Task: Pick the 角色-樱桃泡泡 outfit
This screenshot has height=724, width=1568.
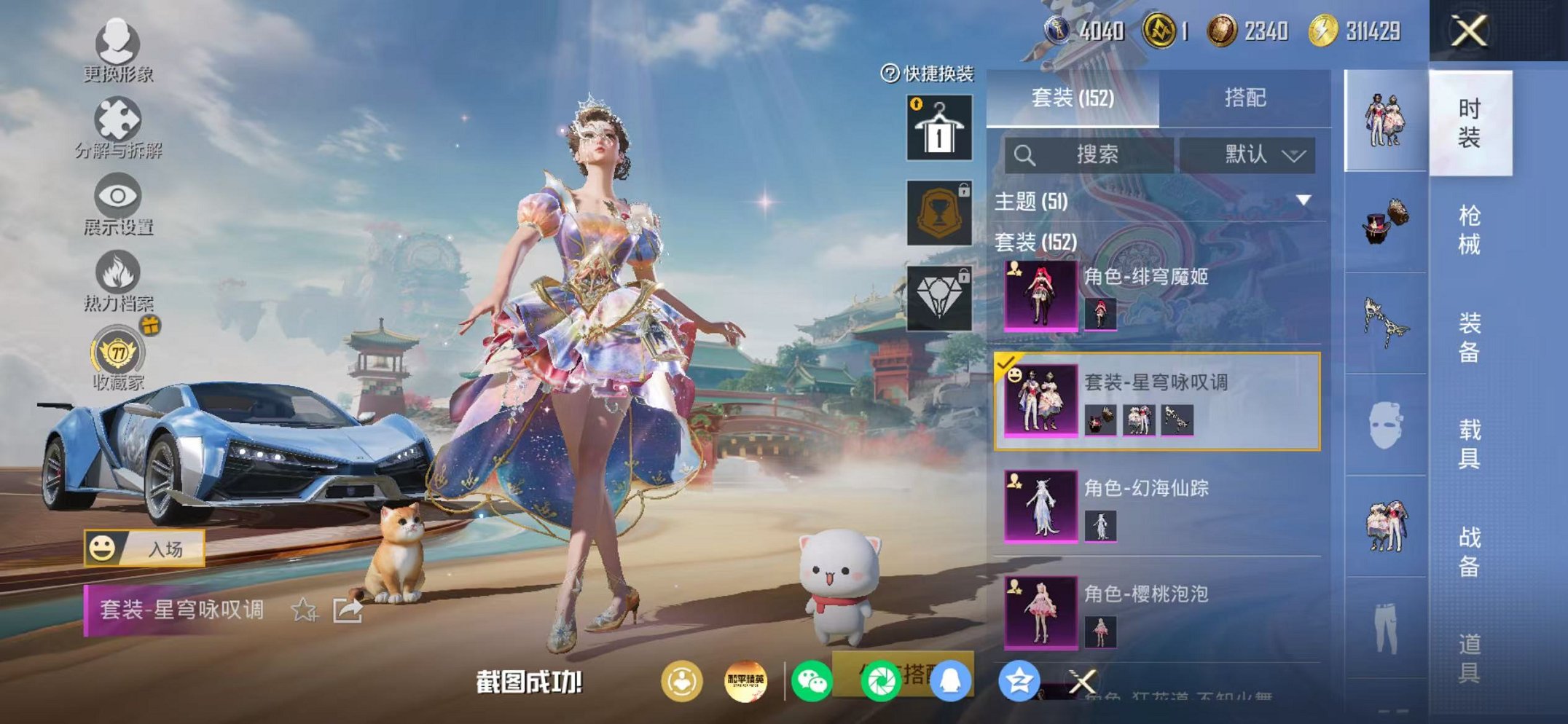Action: [1157, 612]
